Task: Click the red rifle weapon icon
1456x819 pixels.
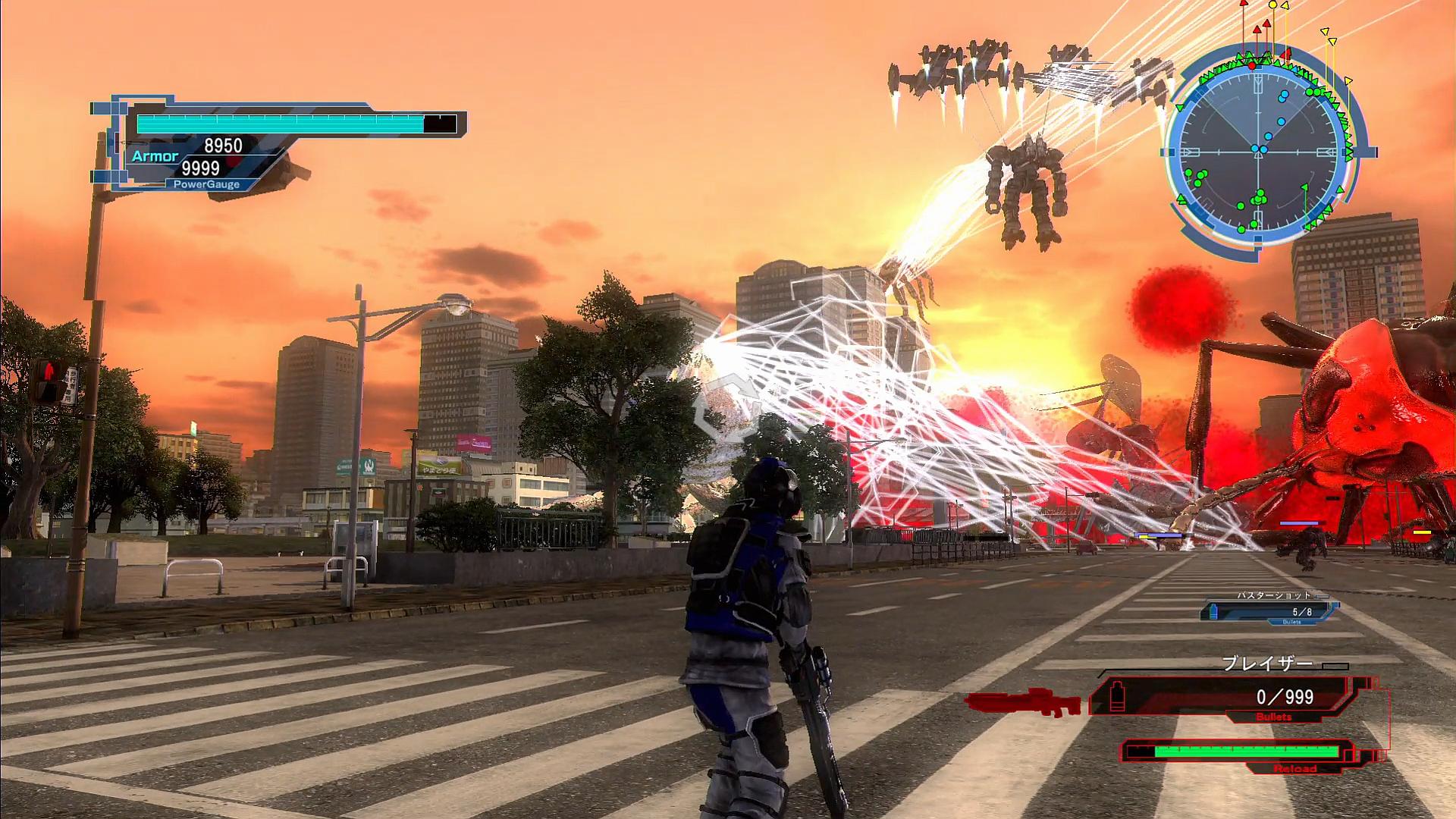Action: click(x=1024, y=702)
